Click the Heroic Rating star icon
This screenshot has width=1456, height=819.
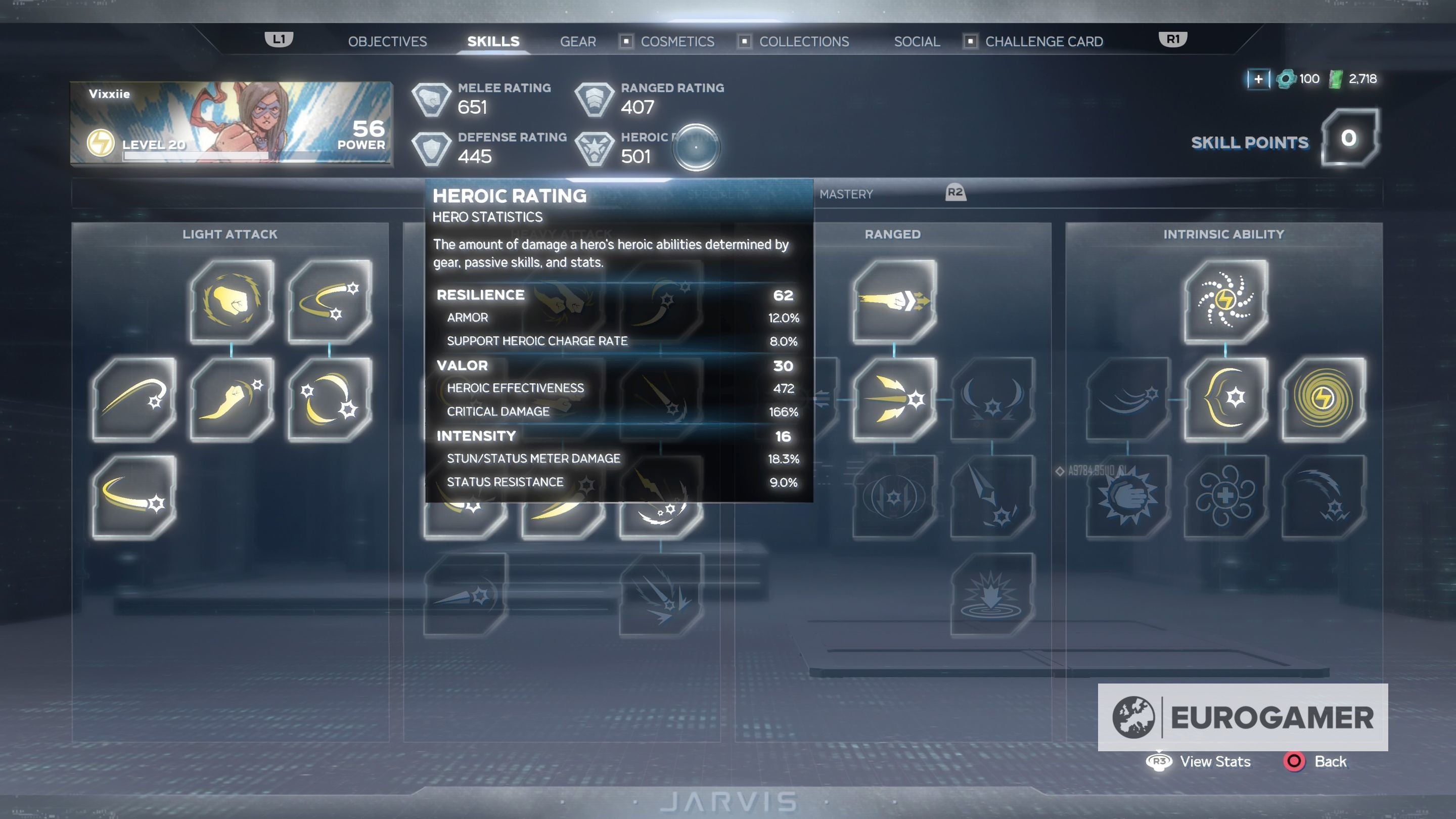(x=594, y=149)
